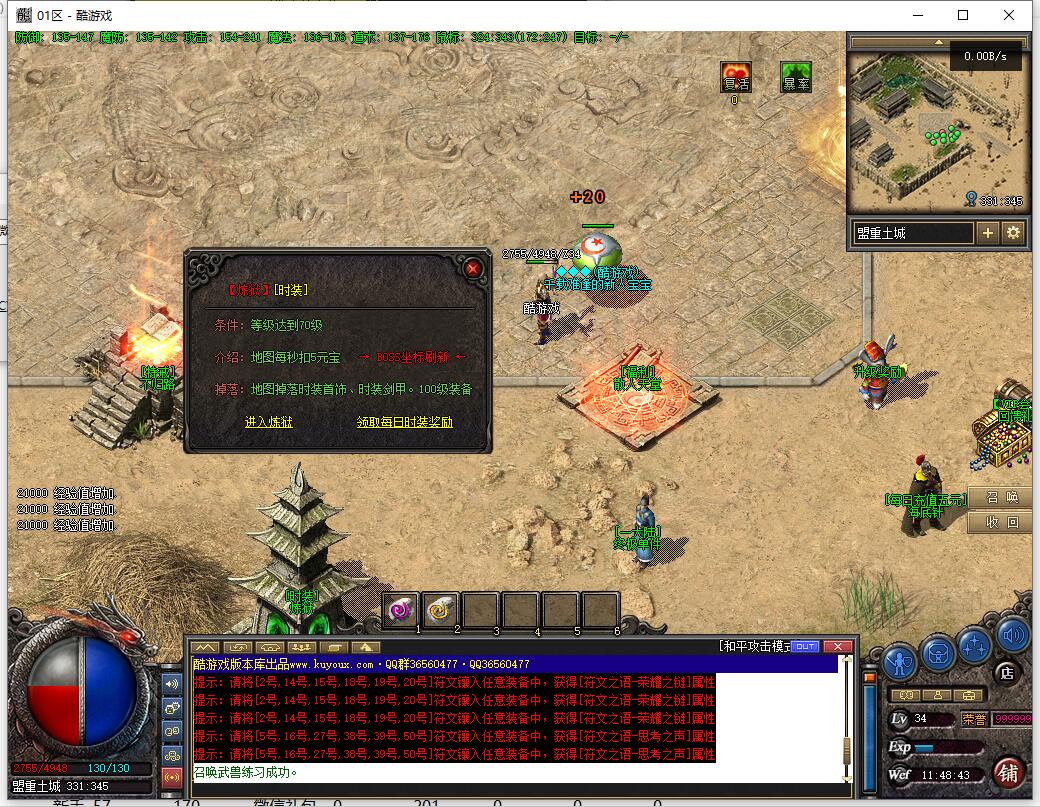This screenshot has height=807, width=1040.
Task: Maximize the game window
Action: pos(963,15)
